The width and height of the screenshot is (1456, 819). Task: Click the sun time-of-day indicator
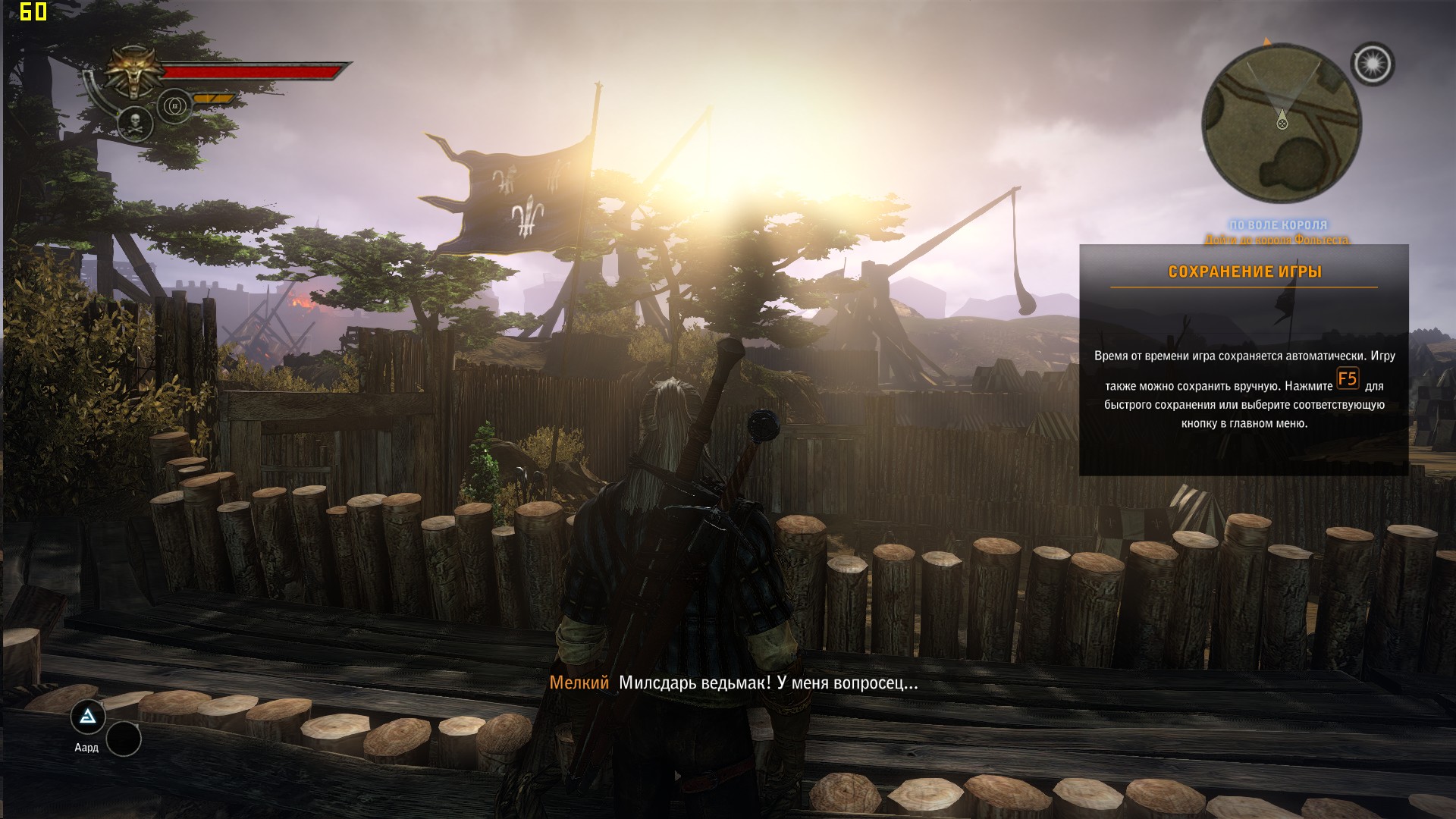1373,64
